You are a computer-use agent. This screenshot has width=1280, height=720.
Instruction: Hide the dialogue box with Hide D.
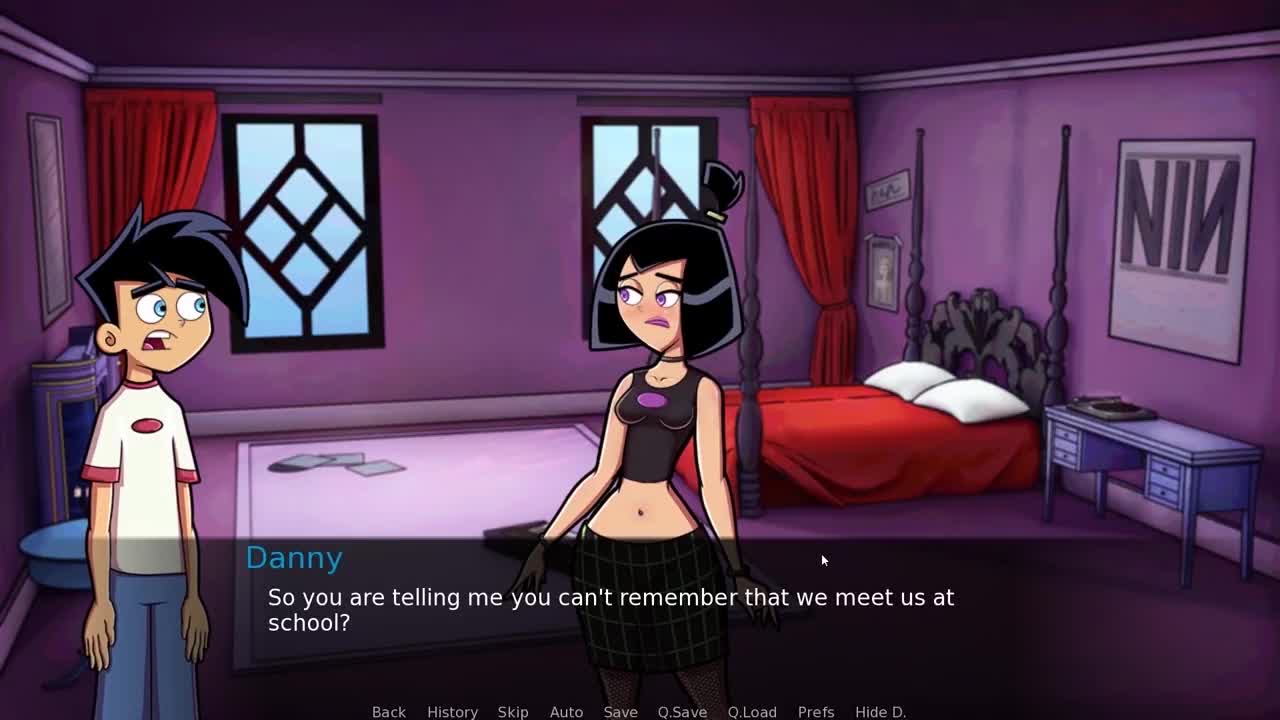click(880, 711)
